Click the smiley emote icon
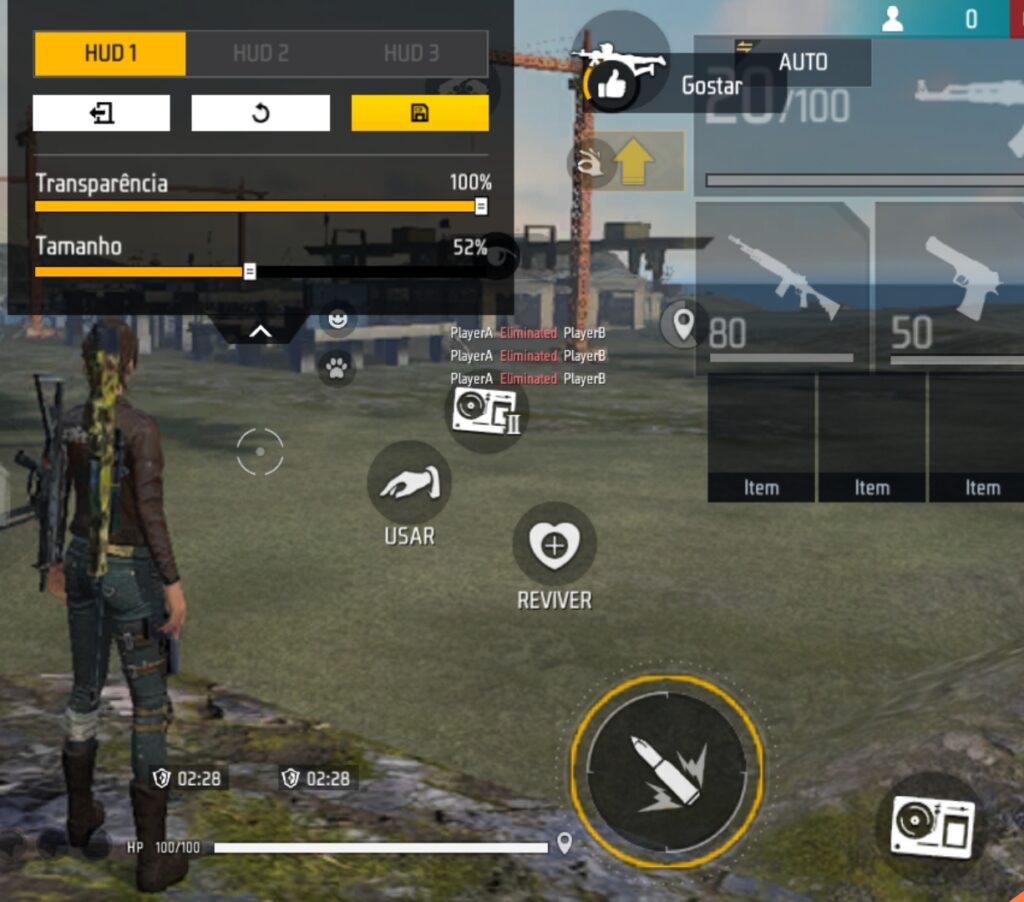This screenshot has height=902, width=1024. click(x=339, y=320)
